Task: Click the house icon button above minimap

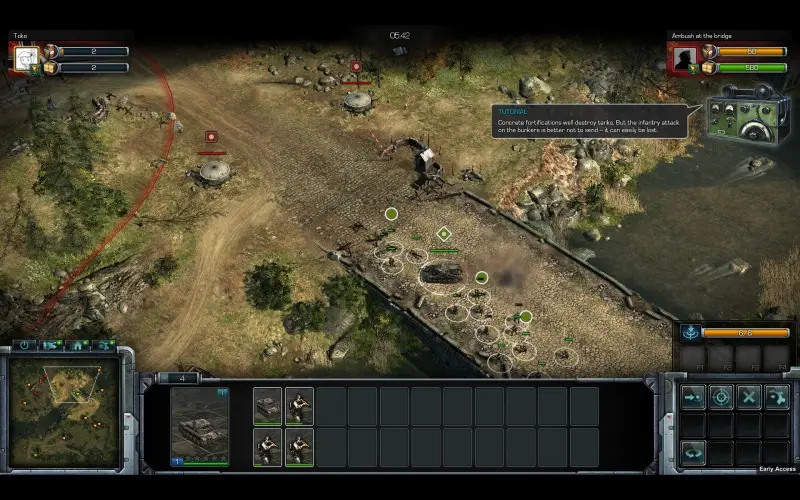Action: click(77, 346)
